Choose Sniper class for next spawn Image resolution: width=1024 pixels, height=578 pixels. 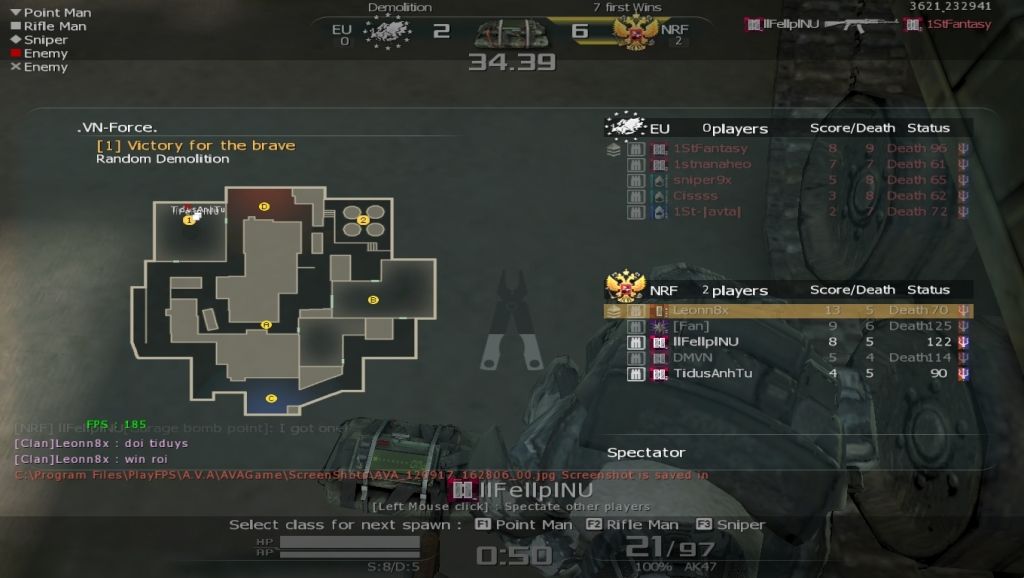(x=740, y=525)
